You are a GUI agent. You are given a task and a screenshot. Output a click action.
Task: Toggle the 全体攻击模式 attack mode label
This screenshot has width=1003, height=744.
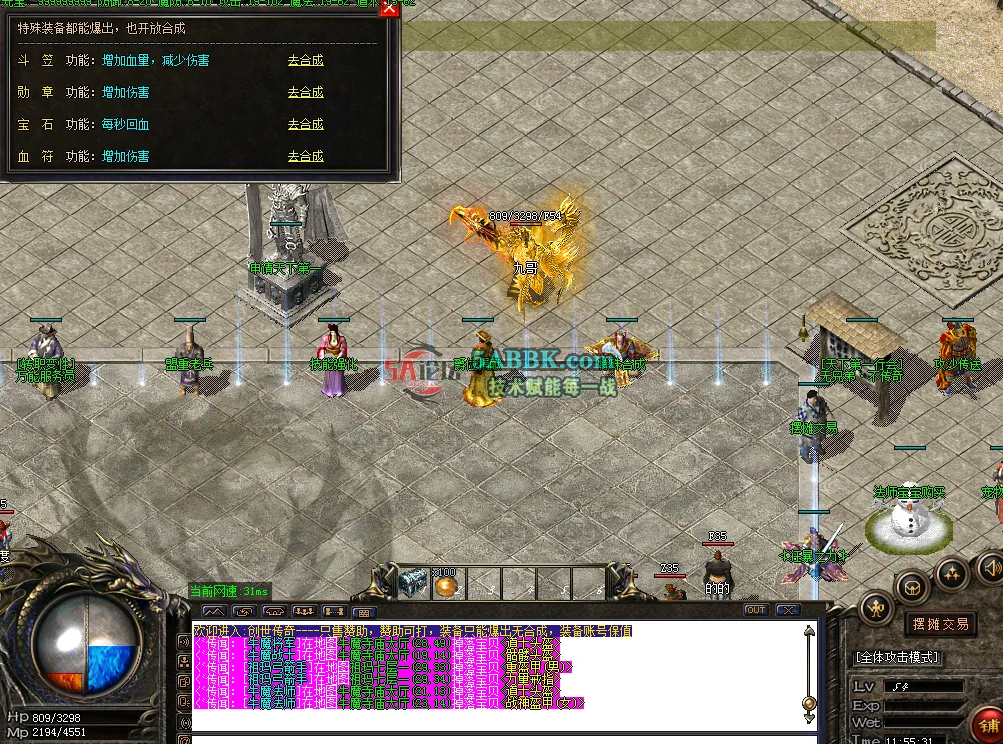click(x=897, y=657)
